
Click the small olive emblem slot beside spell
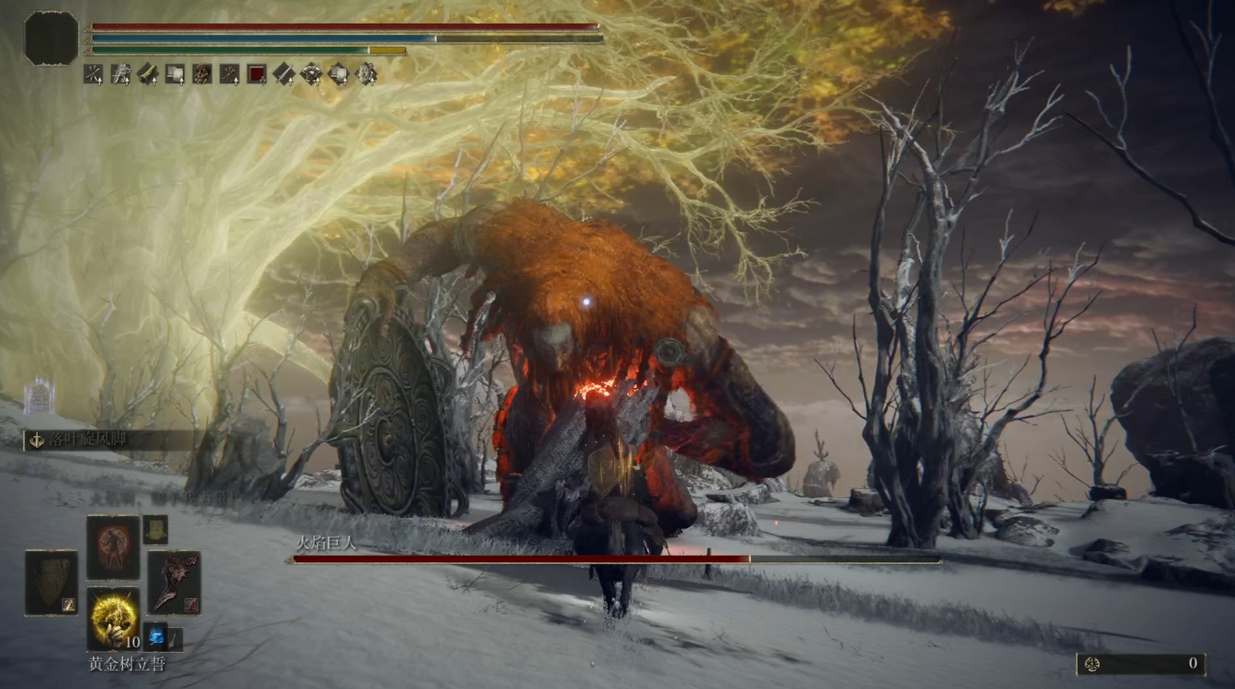[x=155, y=529]
